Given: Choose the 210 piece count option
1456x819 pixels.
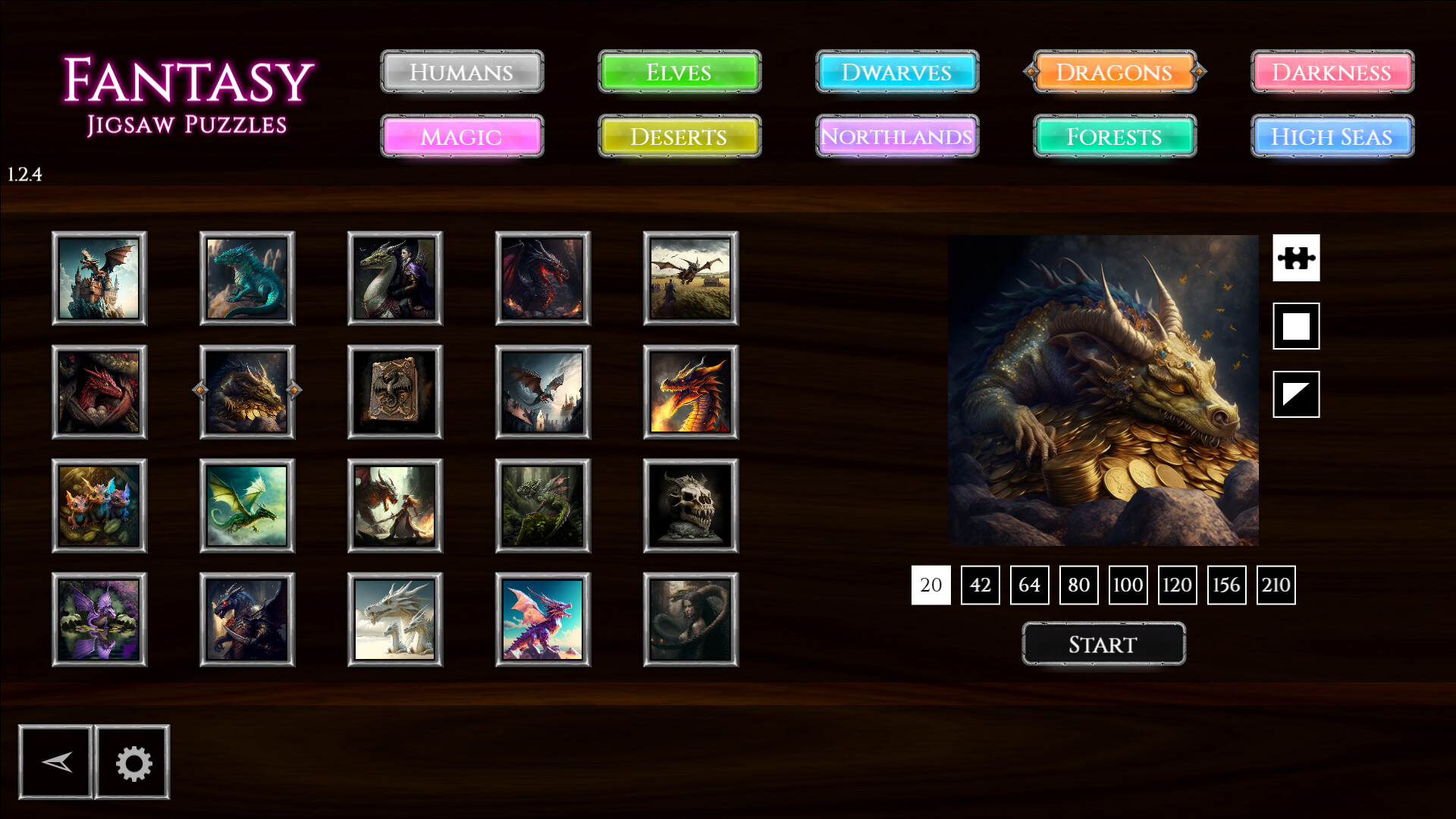Looking at the screenshot, I should click(x=1276, y=585).
